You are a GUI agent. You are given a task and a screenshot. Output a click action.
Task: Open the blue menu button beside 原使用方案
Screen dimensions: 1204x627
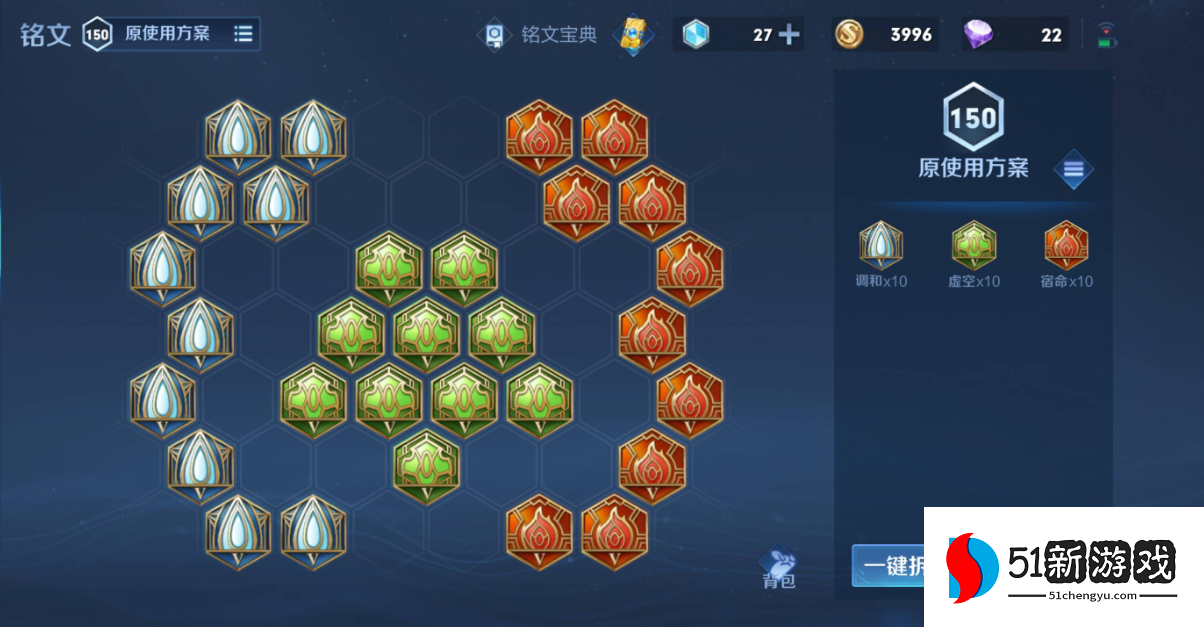click(x=1073, y=170)
